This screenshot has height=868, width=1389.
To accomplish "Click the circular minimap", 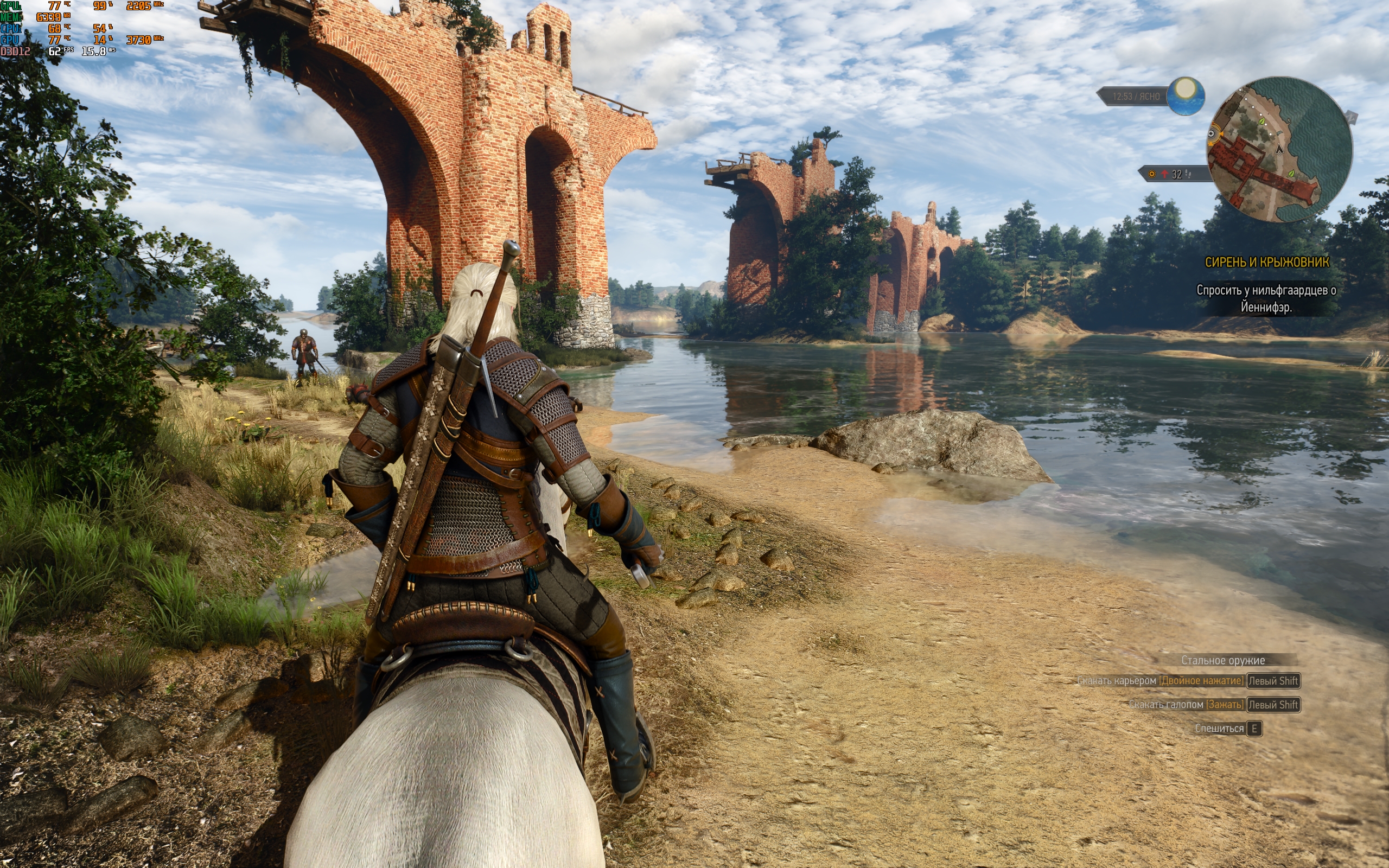I will coord(1279,150).
